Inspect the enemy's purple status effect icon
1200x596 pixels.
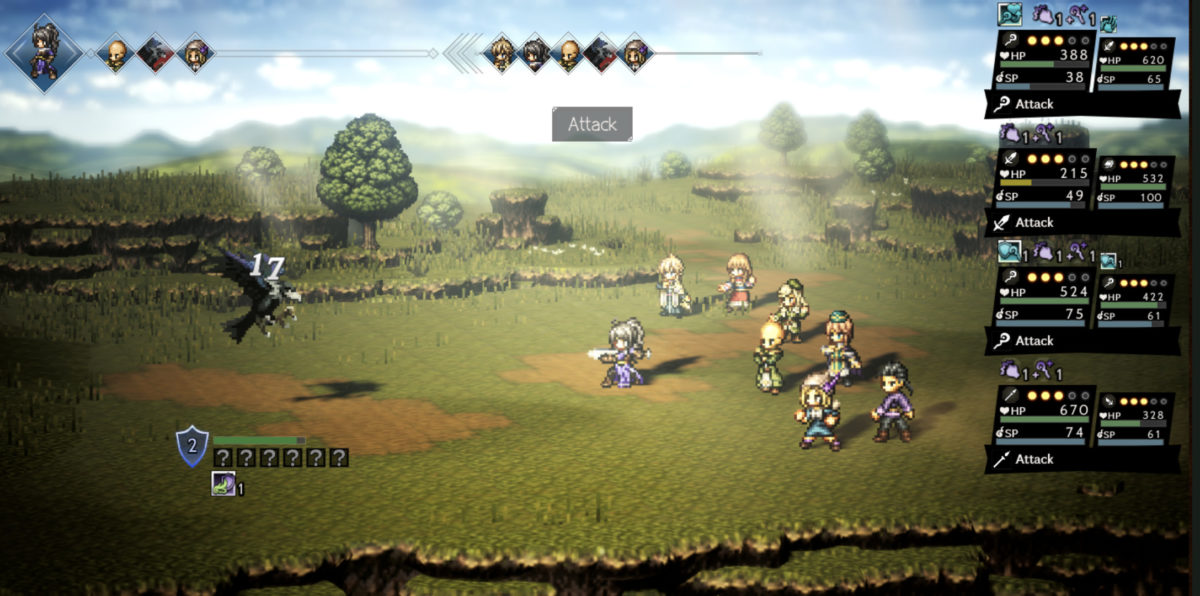click(x=223, y=485)
